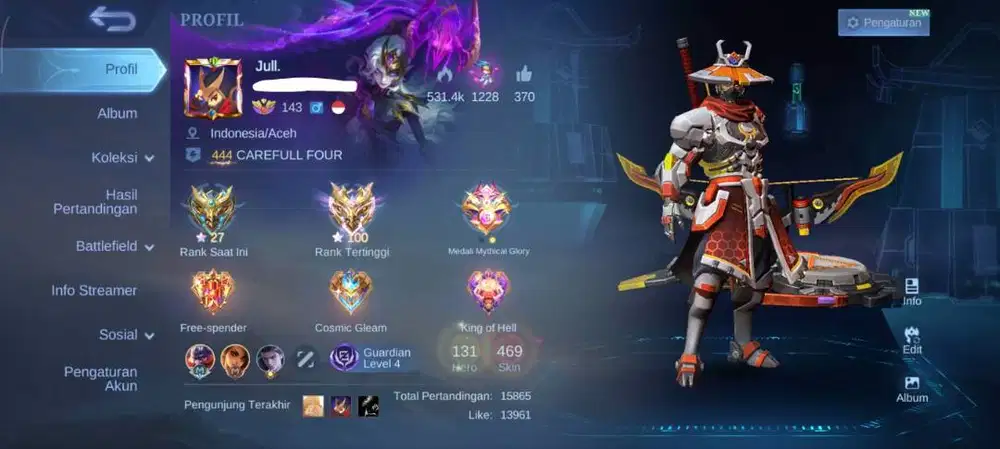Open the Pengaturan settings button
The image size is (1000, 449).
pyautogui.click(x=883, y=22)
